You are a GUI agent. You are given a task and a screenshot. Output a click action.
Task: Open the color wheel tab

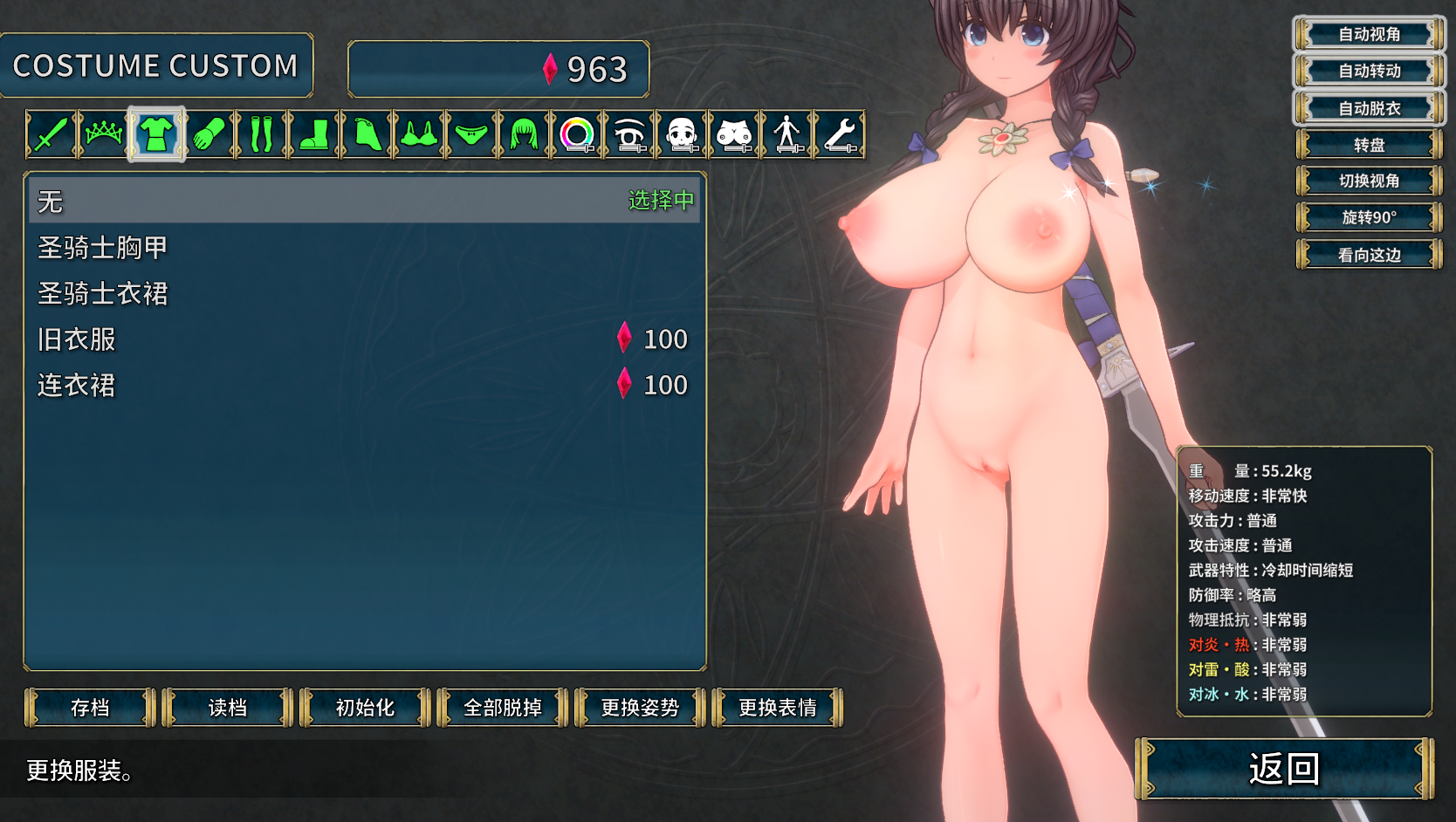coord(577,134)
